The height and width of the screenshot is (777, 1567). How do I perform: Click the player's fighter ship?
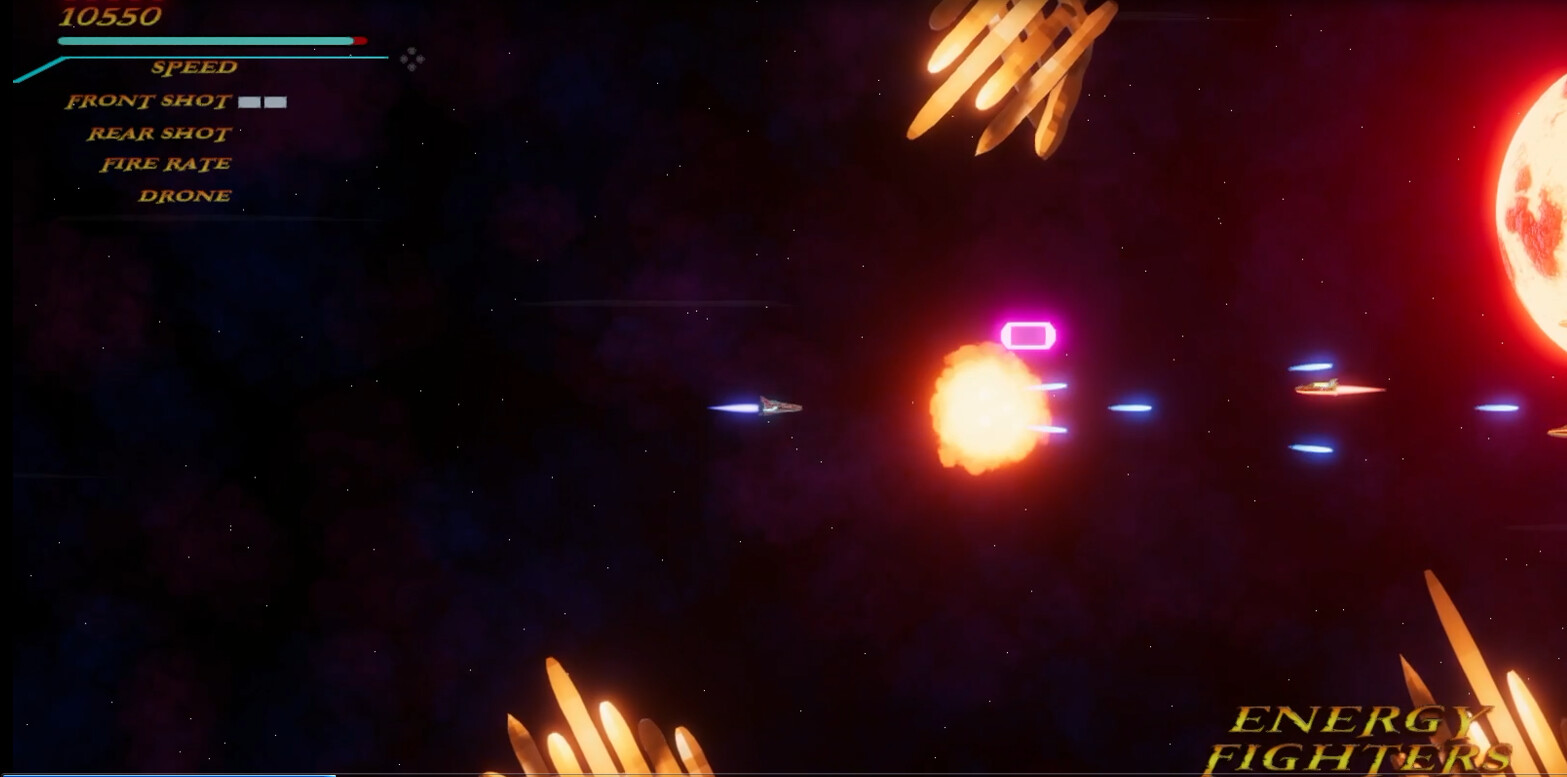[x=780, y=408]
